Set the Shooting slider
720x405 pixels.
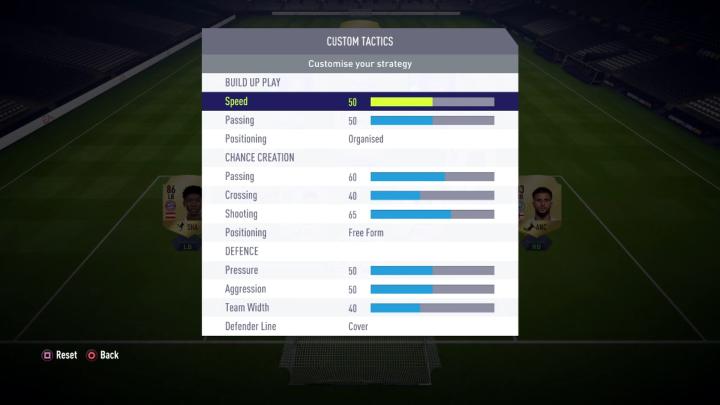point(432,214)
